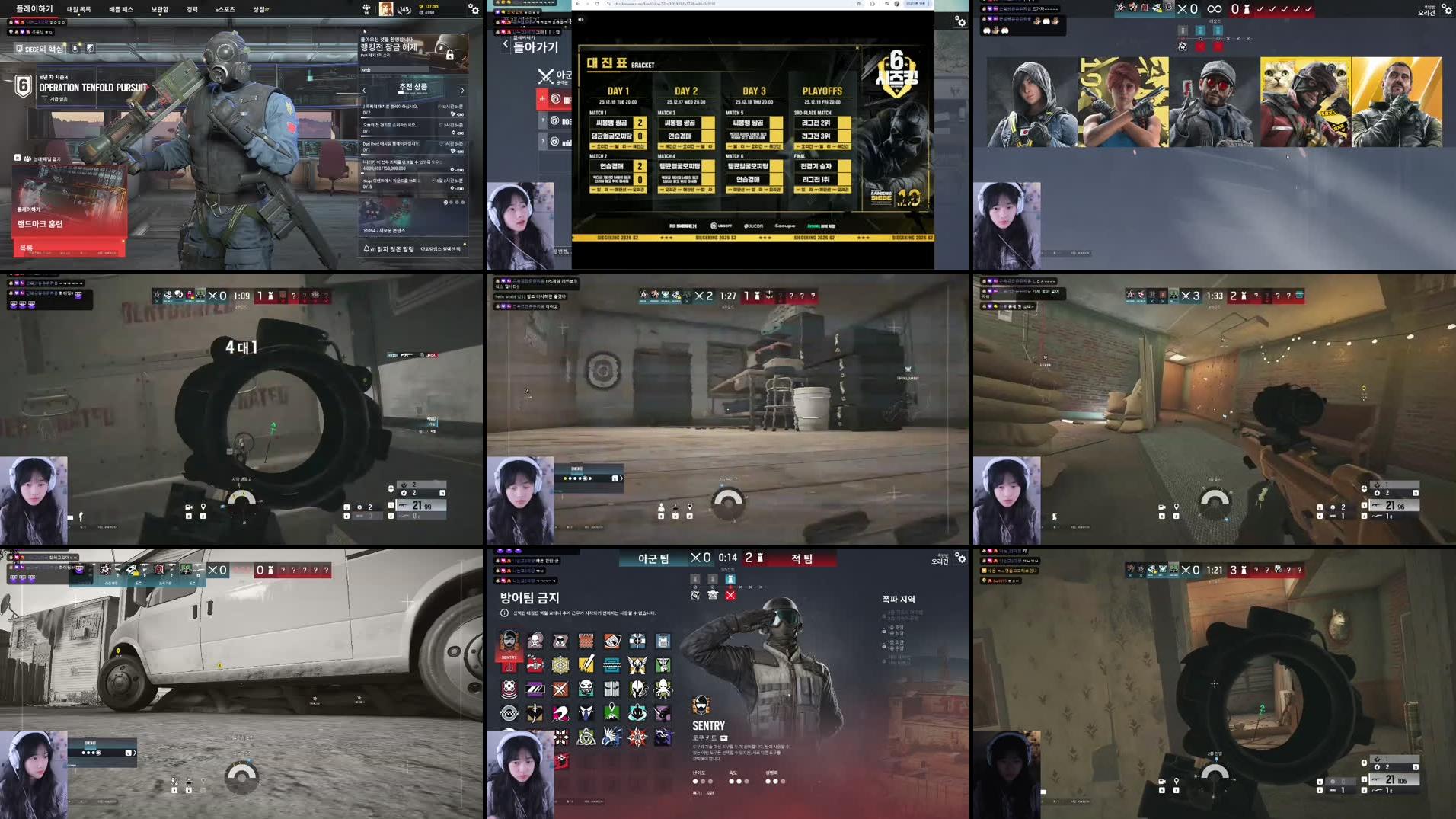Select Mute's white skull operator icon
The height and width of the screenshot is (819, 1456).
(559, 641)
